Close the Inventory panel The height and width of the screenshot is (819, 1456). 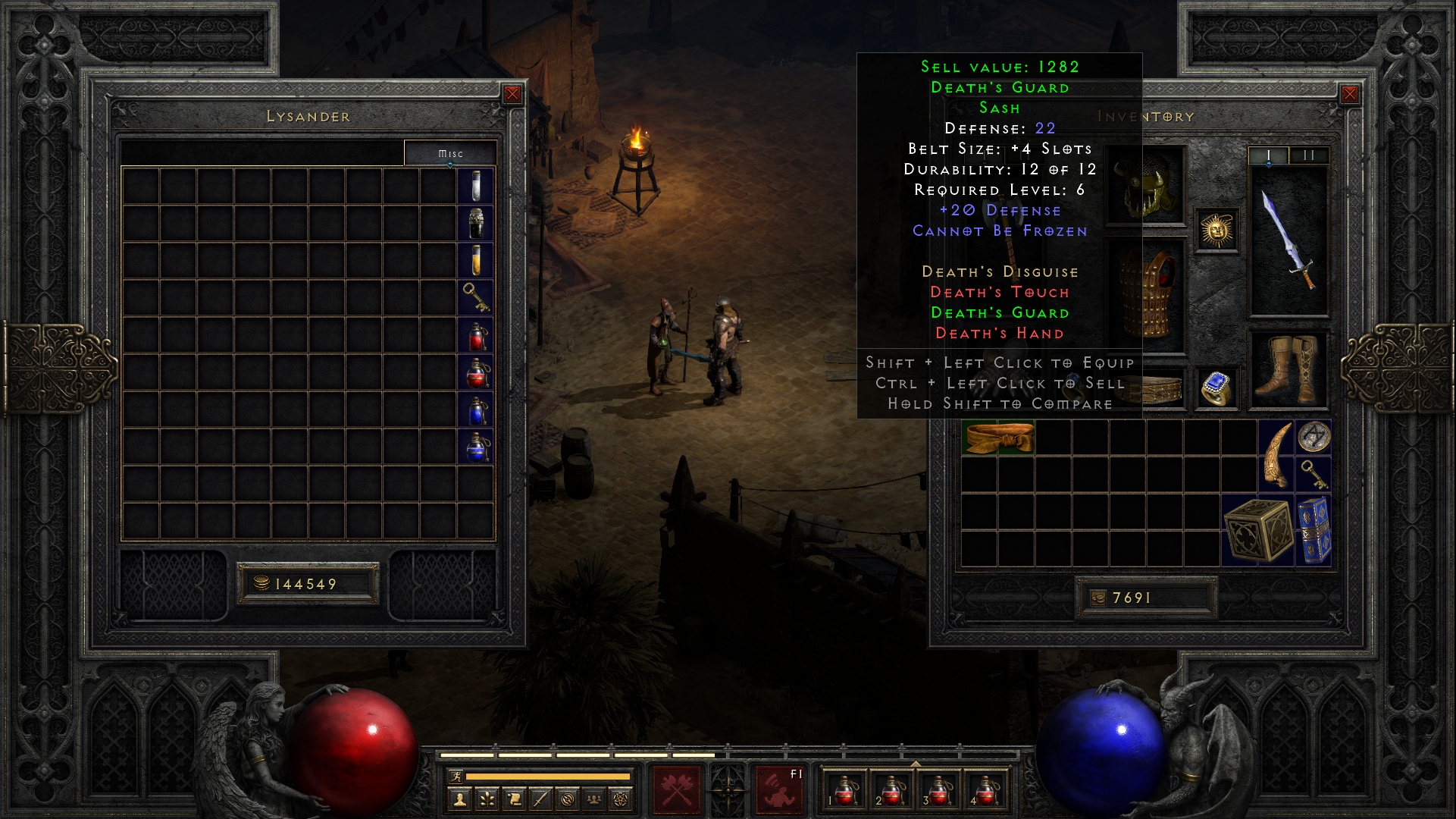pyautogui.click(x=1350, y=94)
